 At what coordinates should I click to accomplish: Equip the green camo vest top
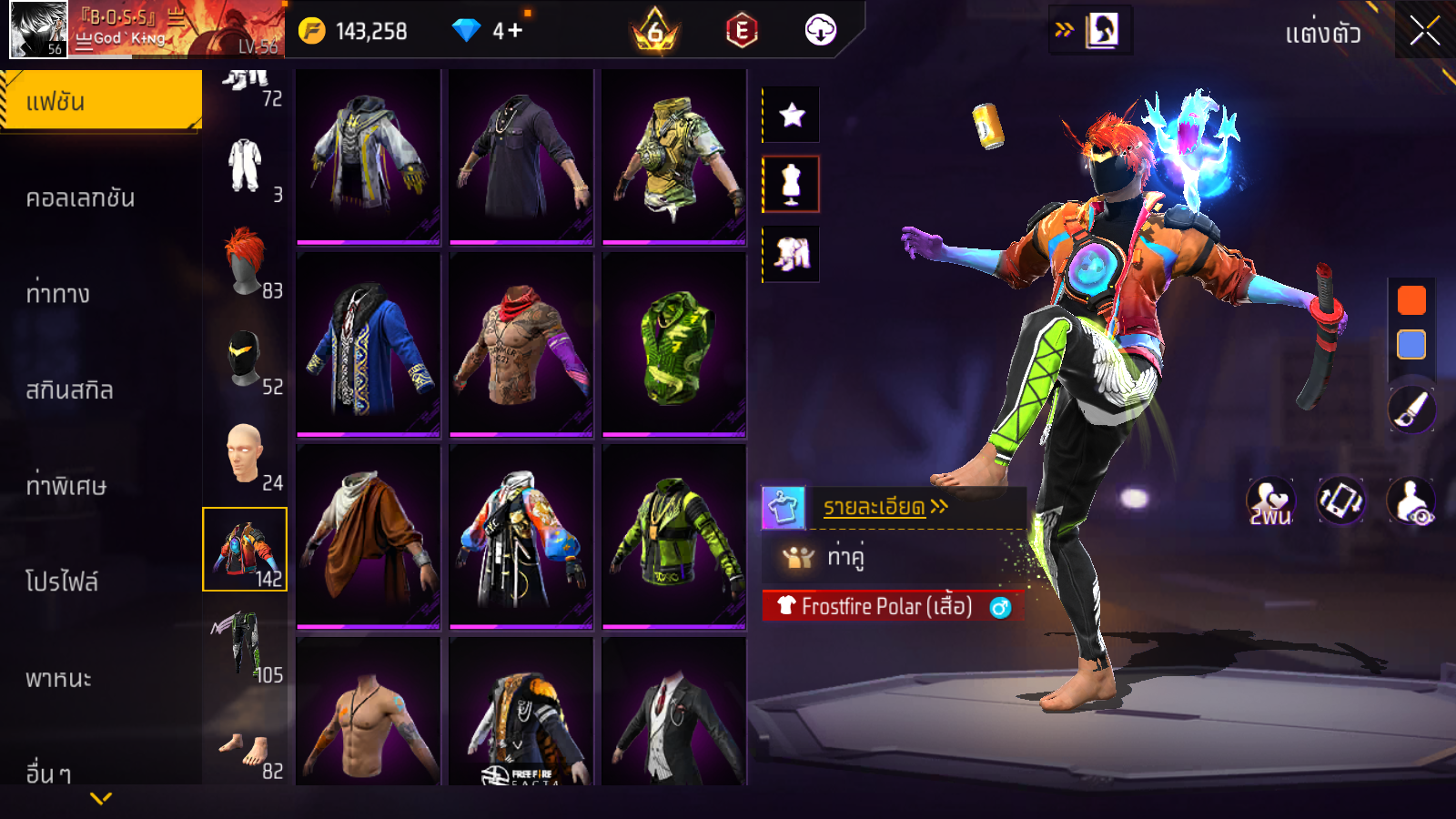pyautogui.click(x=673, y=344)
